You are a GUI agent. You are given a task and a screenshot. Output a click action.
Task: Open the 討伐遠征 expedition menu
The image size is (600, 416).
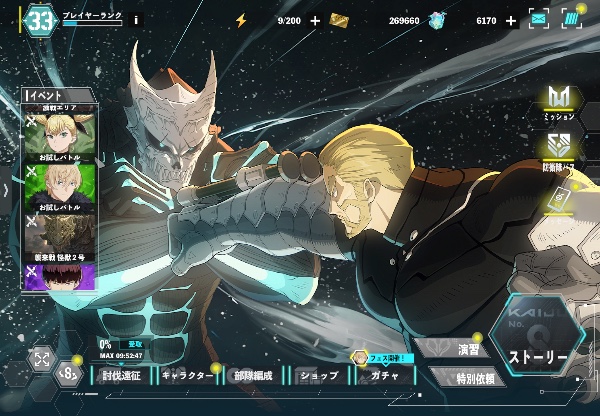pos(127,376)
